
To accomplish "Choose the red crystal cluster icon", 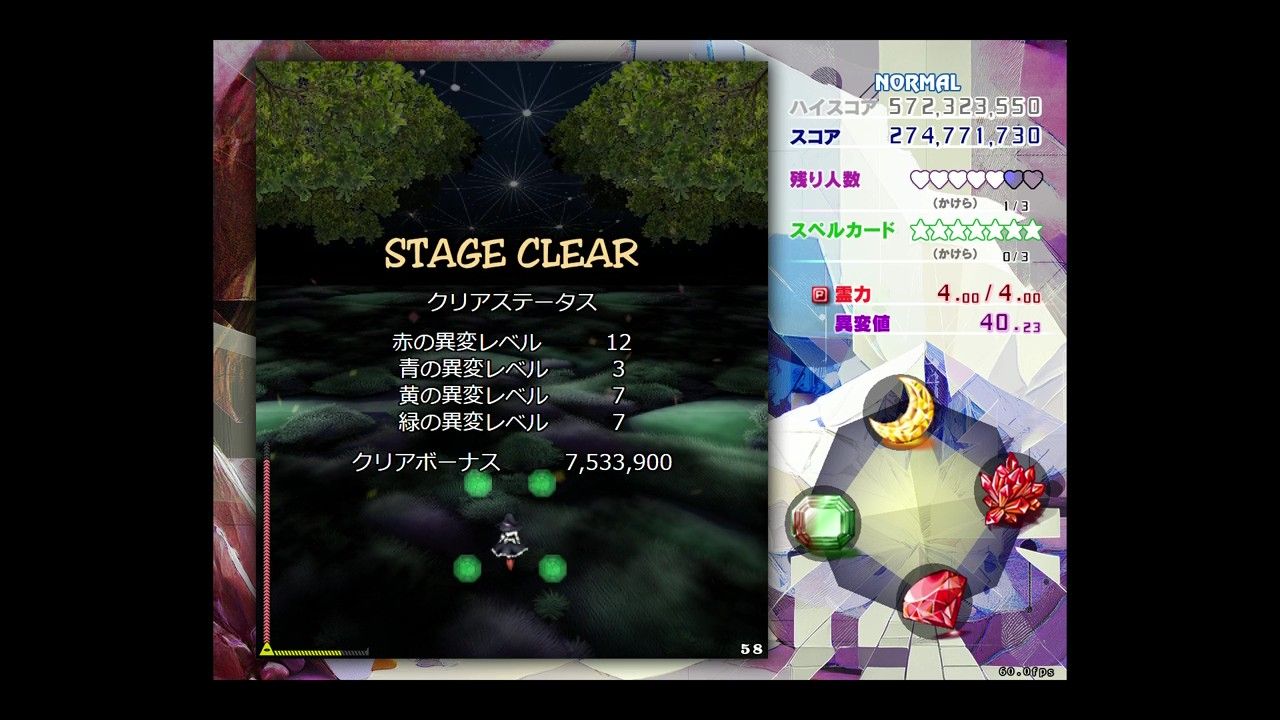I will pyautogui.click(x=1011, y=489).
